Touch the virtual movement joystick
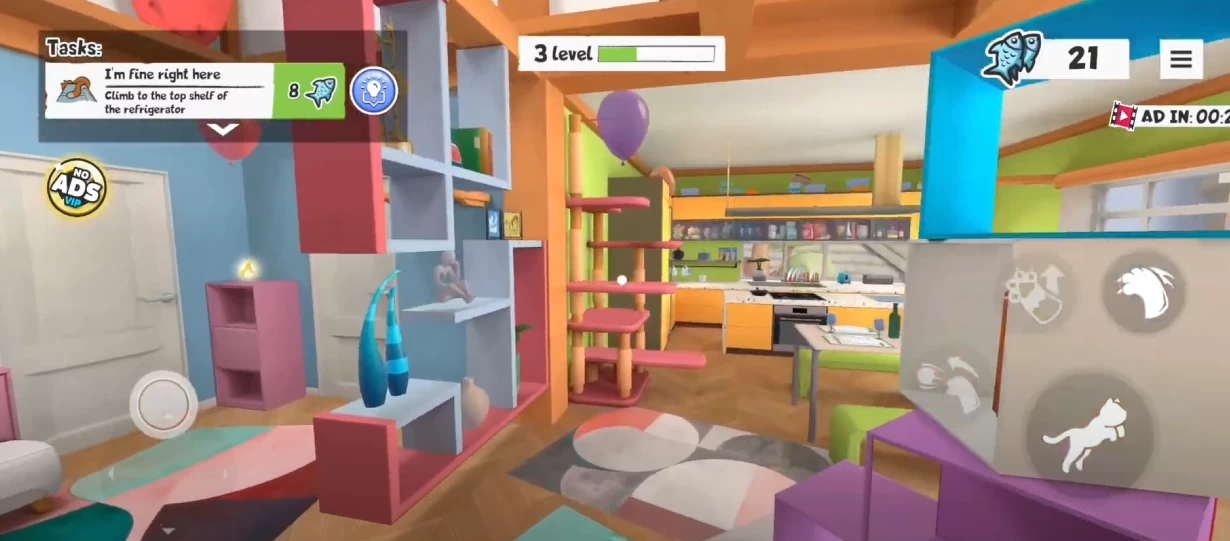 [x=163, y=404]
